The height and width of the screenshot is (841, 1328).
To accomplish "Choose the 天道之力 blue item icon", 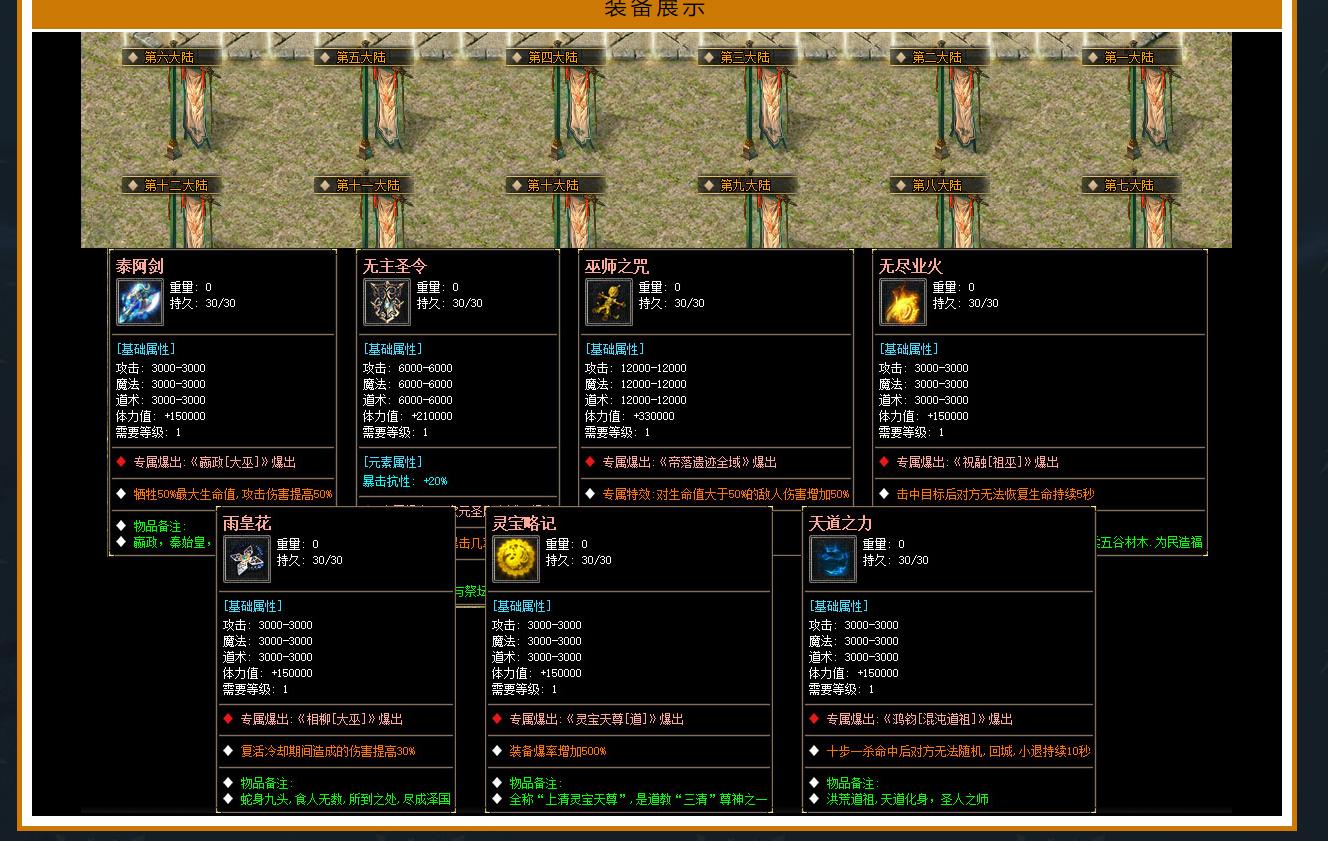I will point(833,559).
